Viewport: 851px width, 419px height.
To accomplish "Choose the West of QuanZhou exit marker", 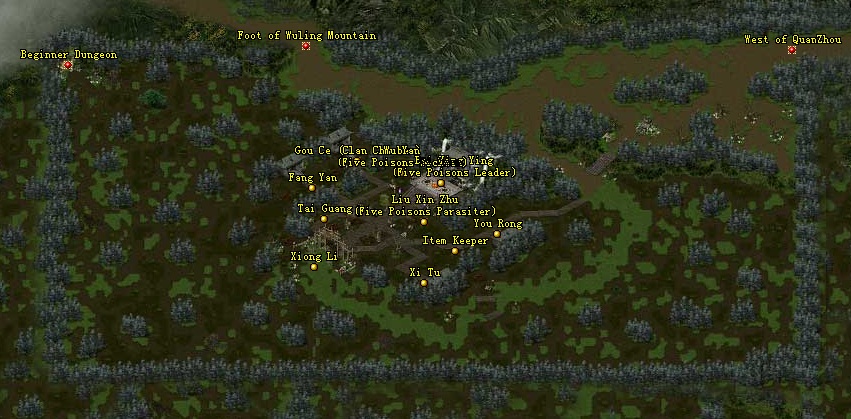I will [x=791, y=50].
